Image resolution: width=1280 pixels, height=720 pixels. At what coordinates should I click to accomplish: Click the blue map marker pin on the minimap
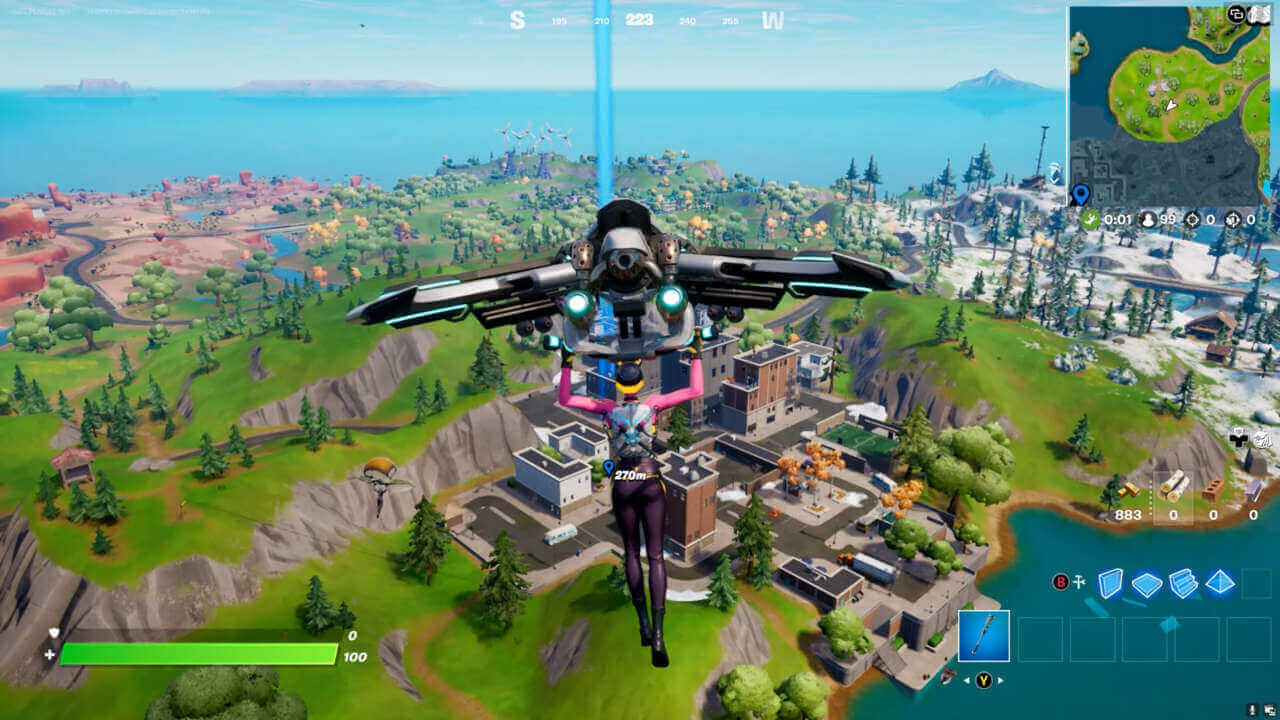pos(1080,194)
